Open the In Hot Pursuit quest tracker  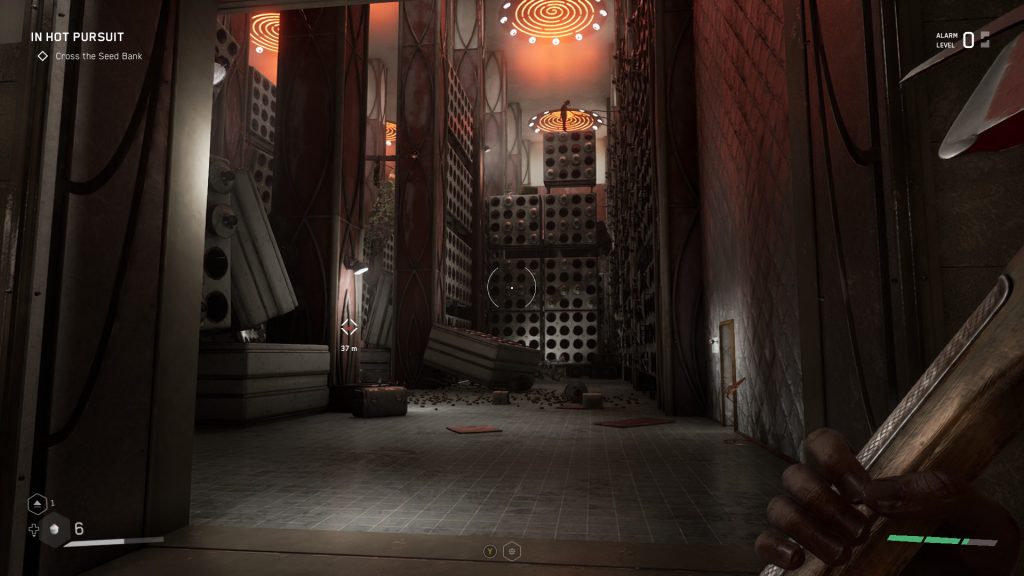click(77, 37)
